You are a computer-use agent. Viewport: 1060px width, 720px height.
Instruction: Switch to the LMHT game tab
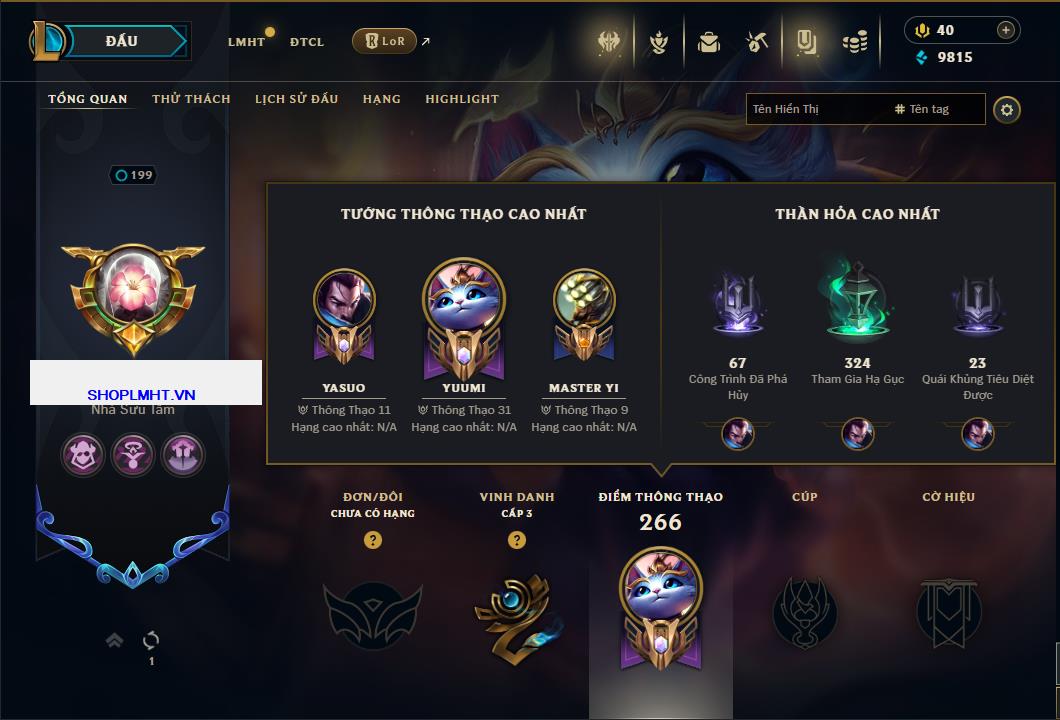[x=246, y=42]
